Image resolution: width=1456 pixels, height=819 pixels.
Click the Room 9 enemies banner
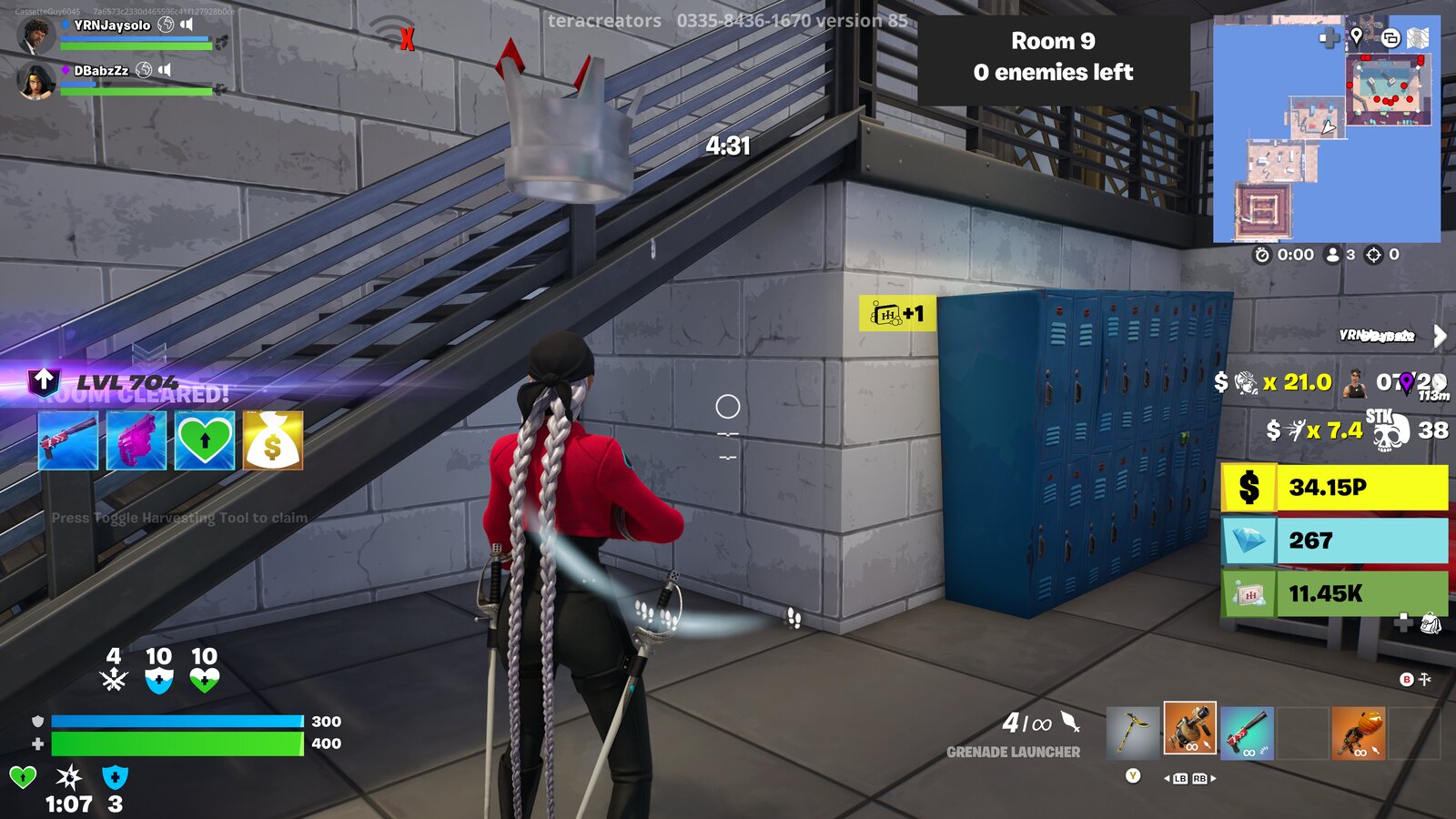[1054, 56]
